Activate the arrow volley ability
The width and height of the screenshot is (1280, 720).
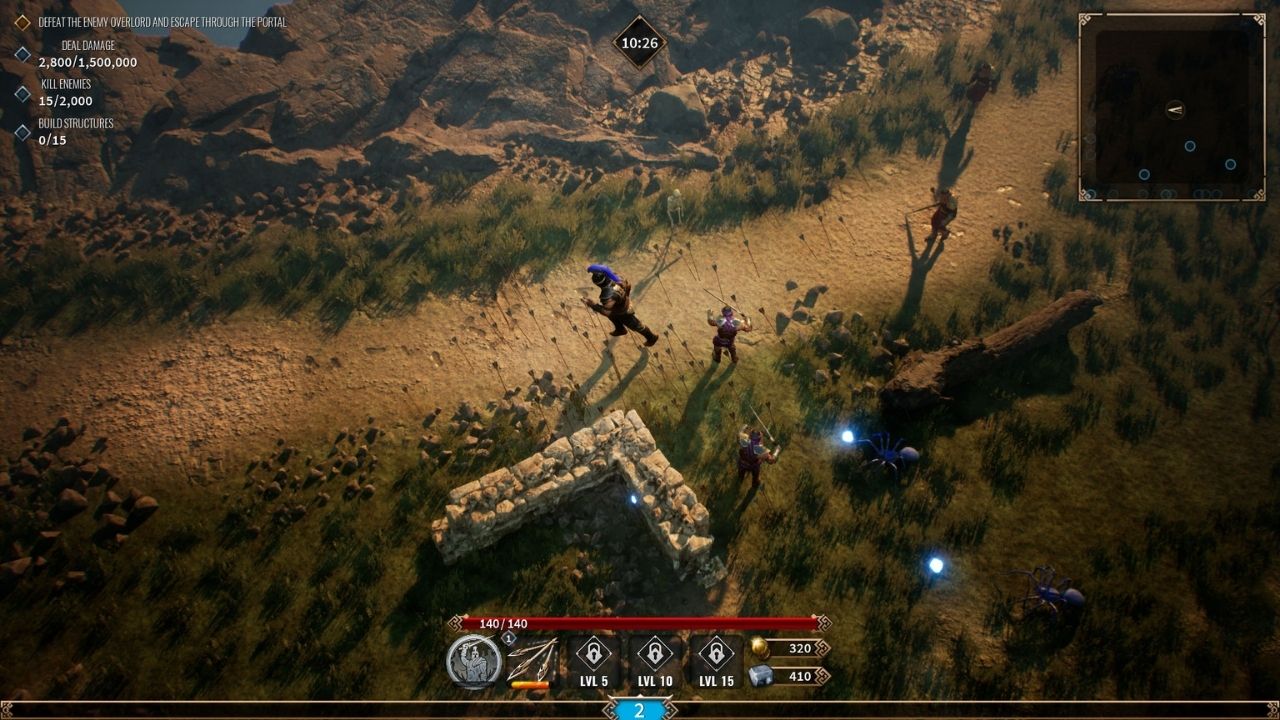click(x=530, y=660)
